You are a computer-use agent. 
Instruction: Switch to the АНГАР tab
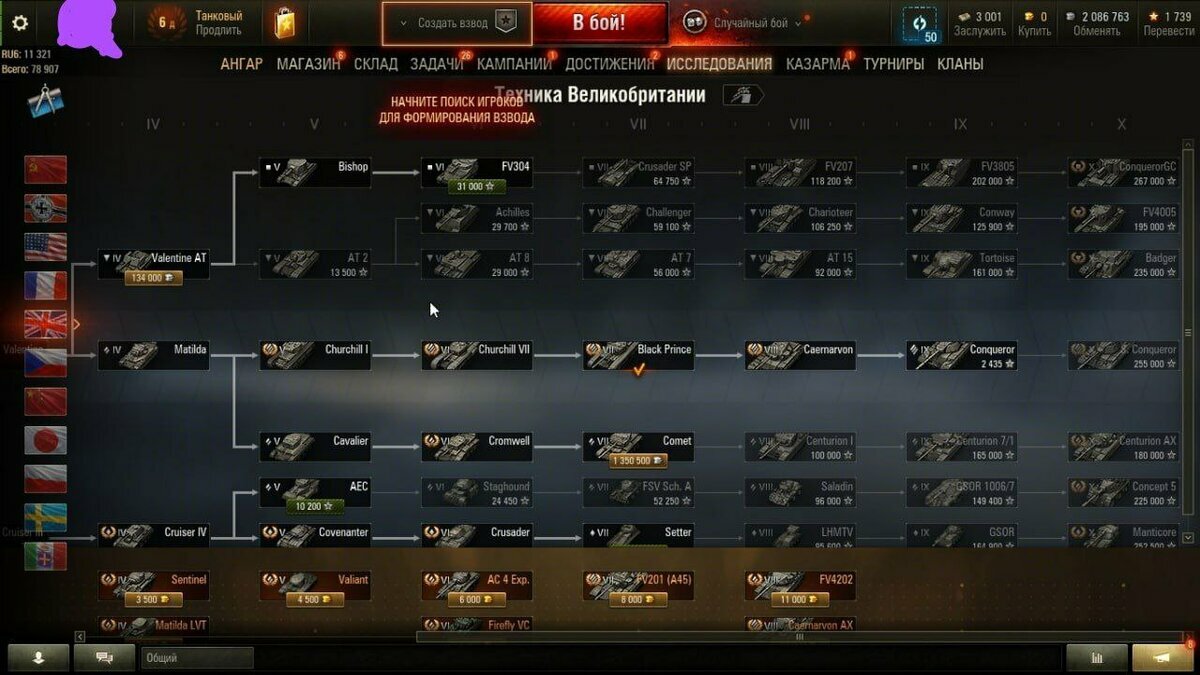241,64
